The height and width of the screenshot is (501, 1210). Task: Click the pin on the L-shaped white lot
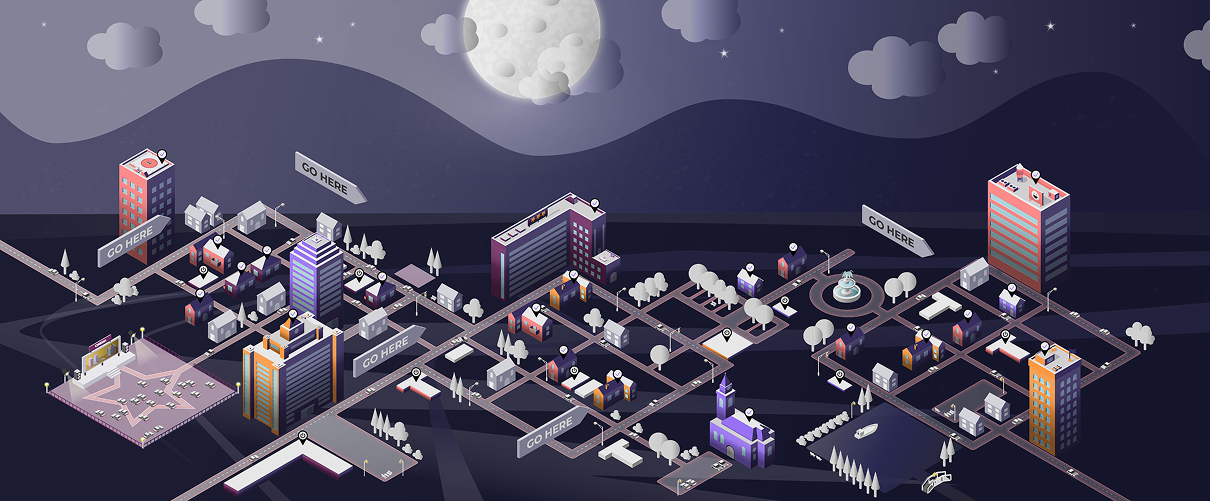304,436
